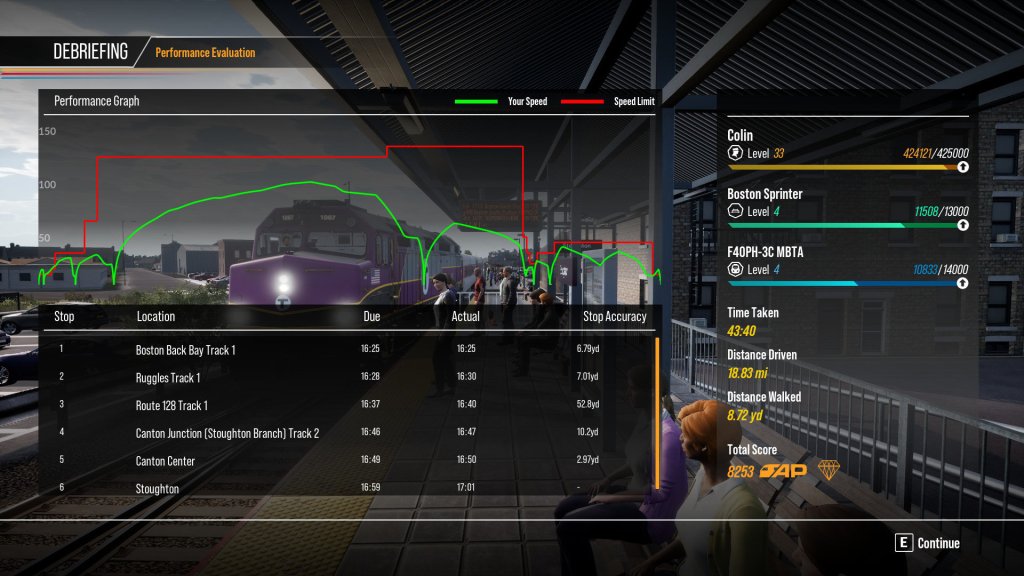
Task: Select the Boston Back Bay Track 1 row
Action: [186, 350]
